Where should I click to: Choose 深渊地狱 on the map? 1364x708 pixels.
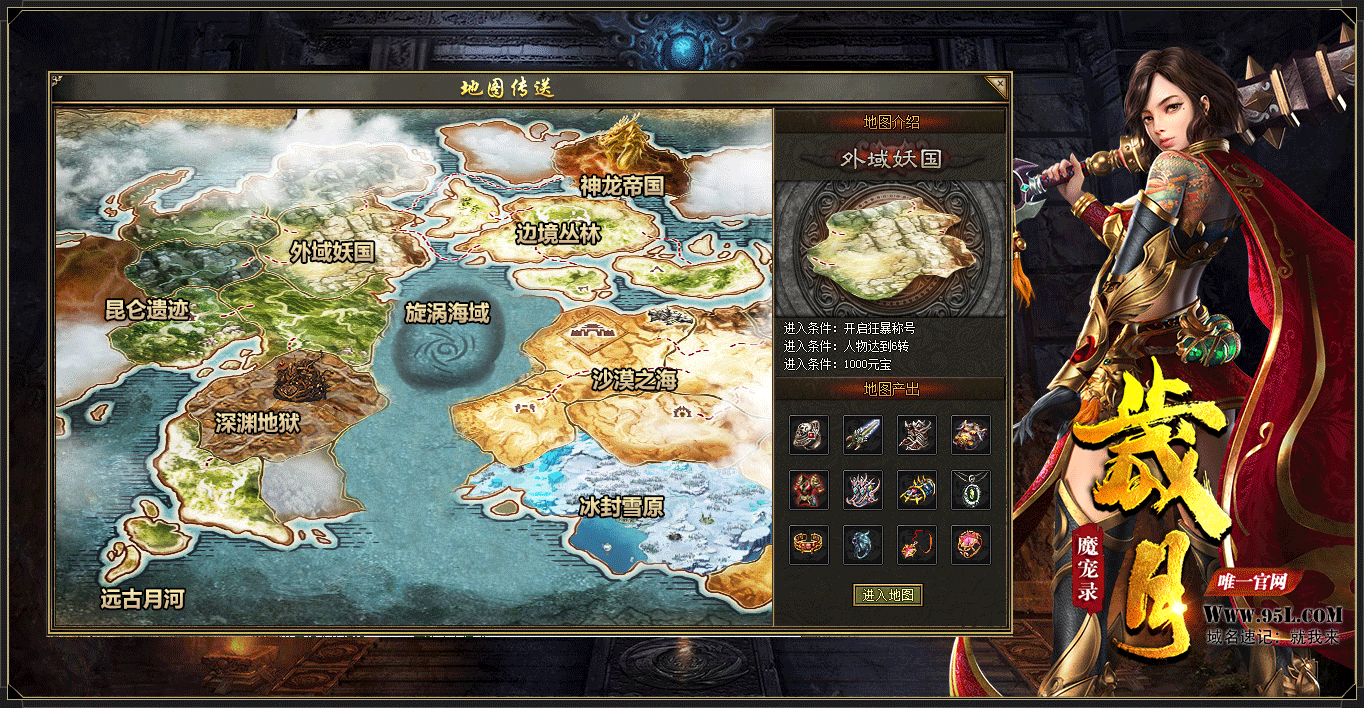point(257,423)
